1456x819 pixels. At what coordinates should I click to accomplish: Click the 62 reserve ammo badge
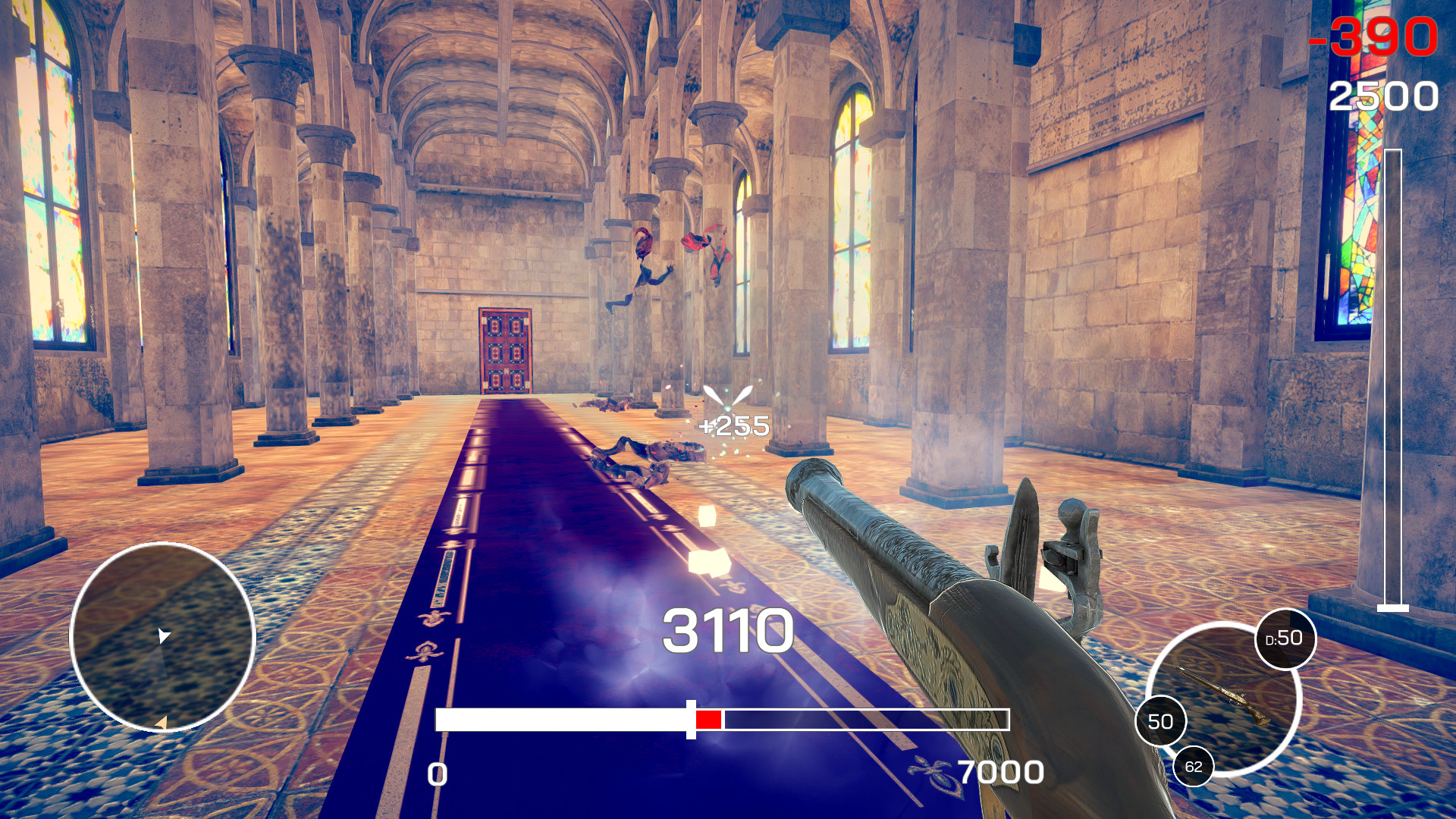point(1192,766)
